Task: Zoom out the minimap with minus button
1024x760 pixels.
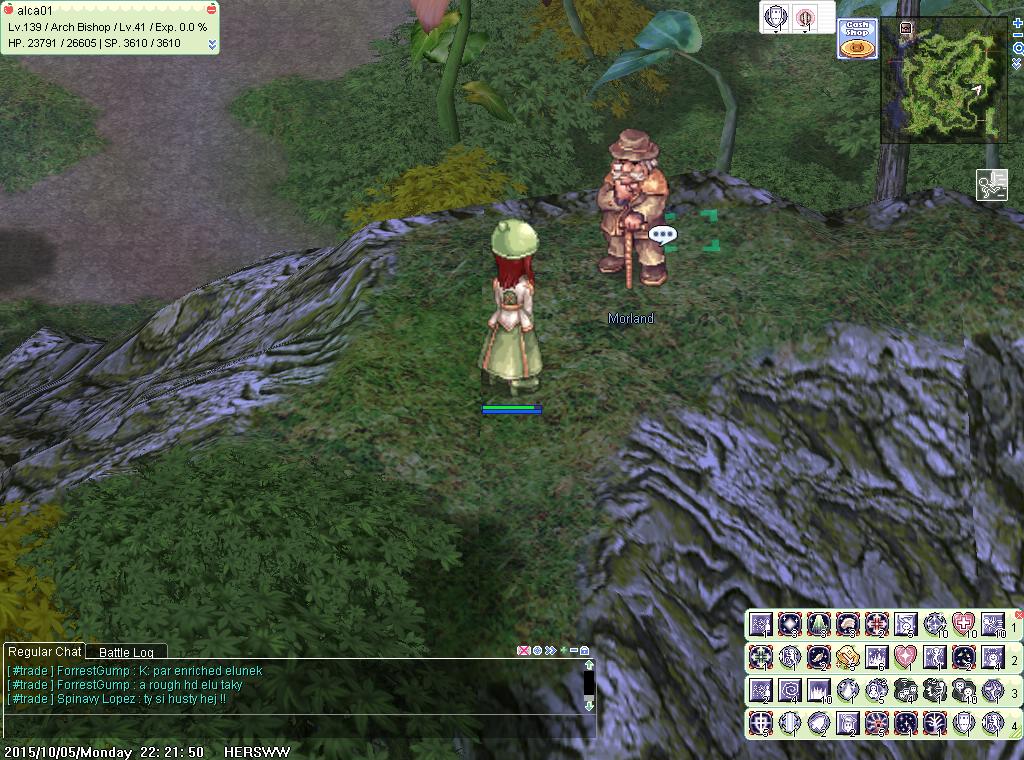Action: pyautogui.click(x=1017, y=34)
